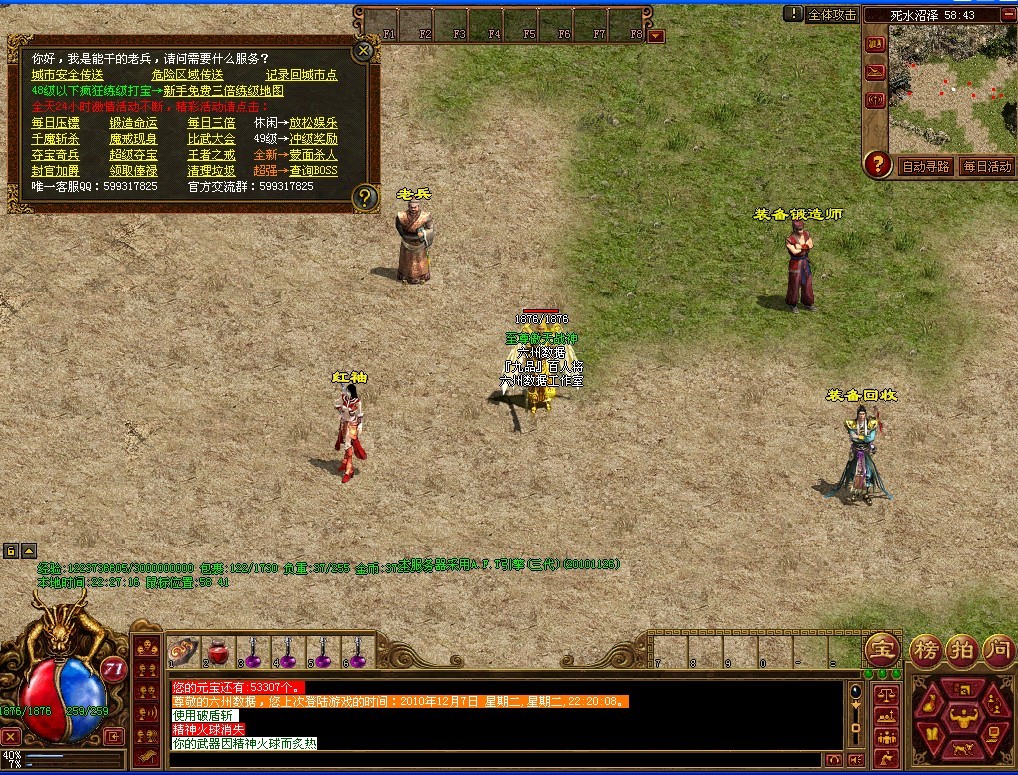Open the 每日活动 daily activities button
1018x775 pixels.
point(987,167)
